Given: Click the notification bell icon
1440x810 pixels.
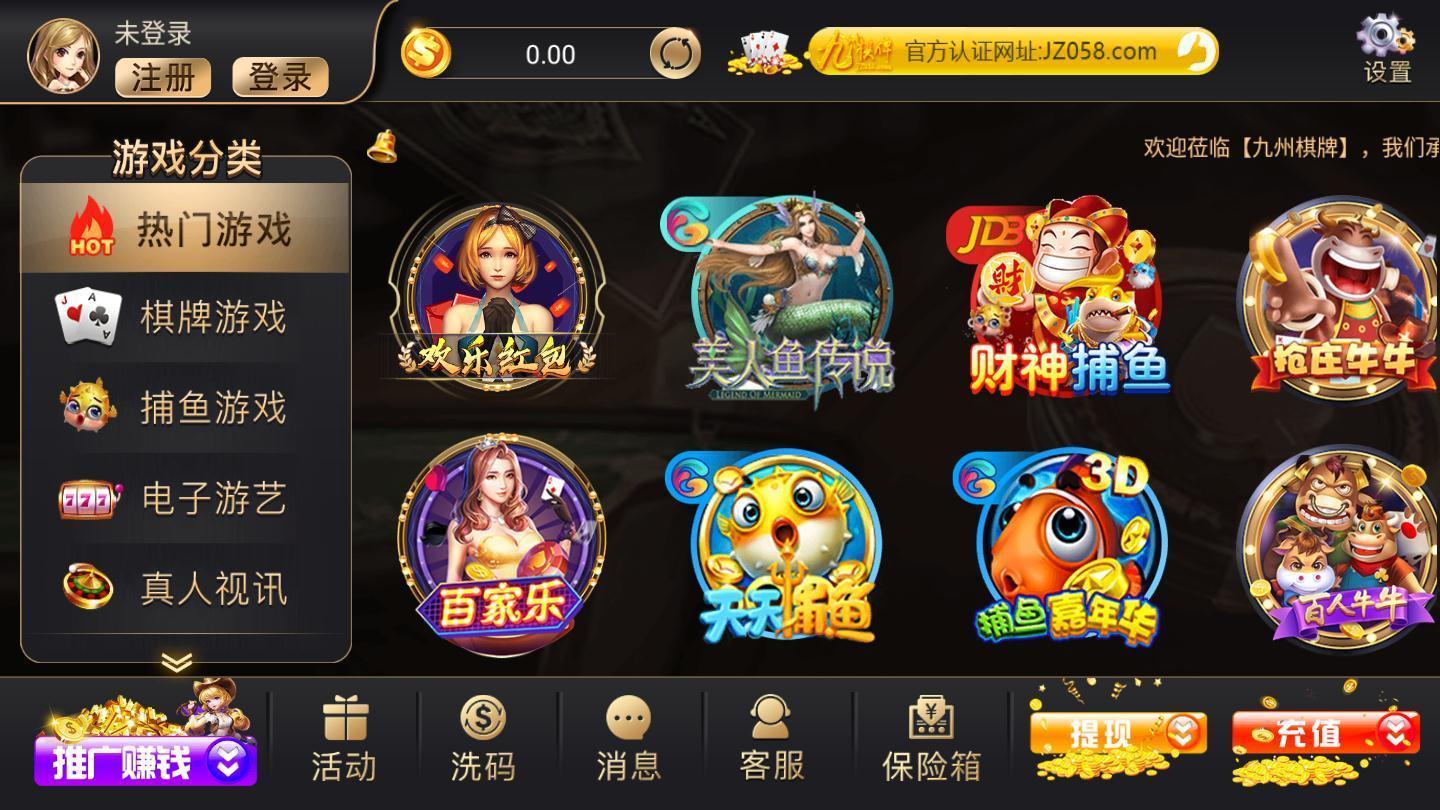Looking at the screenshot, I should click(383, 146).
